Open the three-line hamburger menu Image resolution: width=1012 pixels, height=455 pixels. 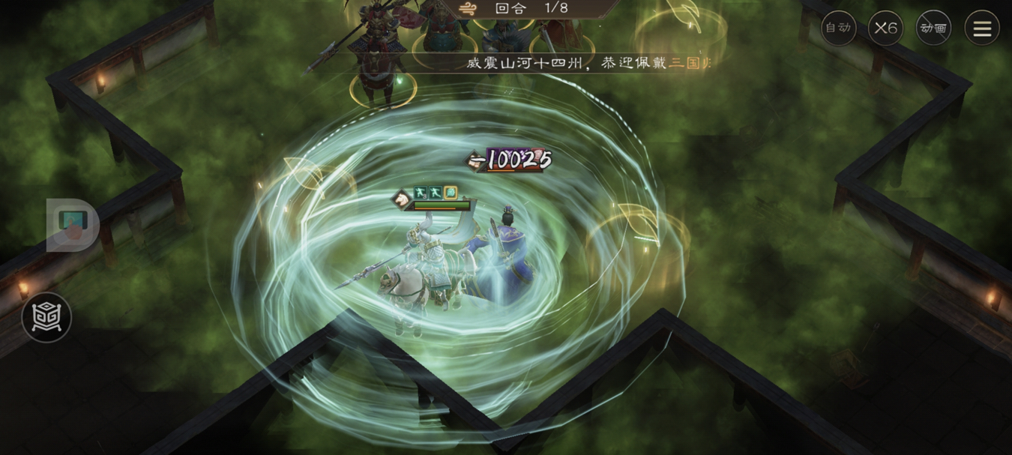[982, 28]
